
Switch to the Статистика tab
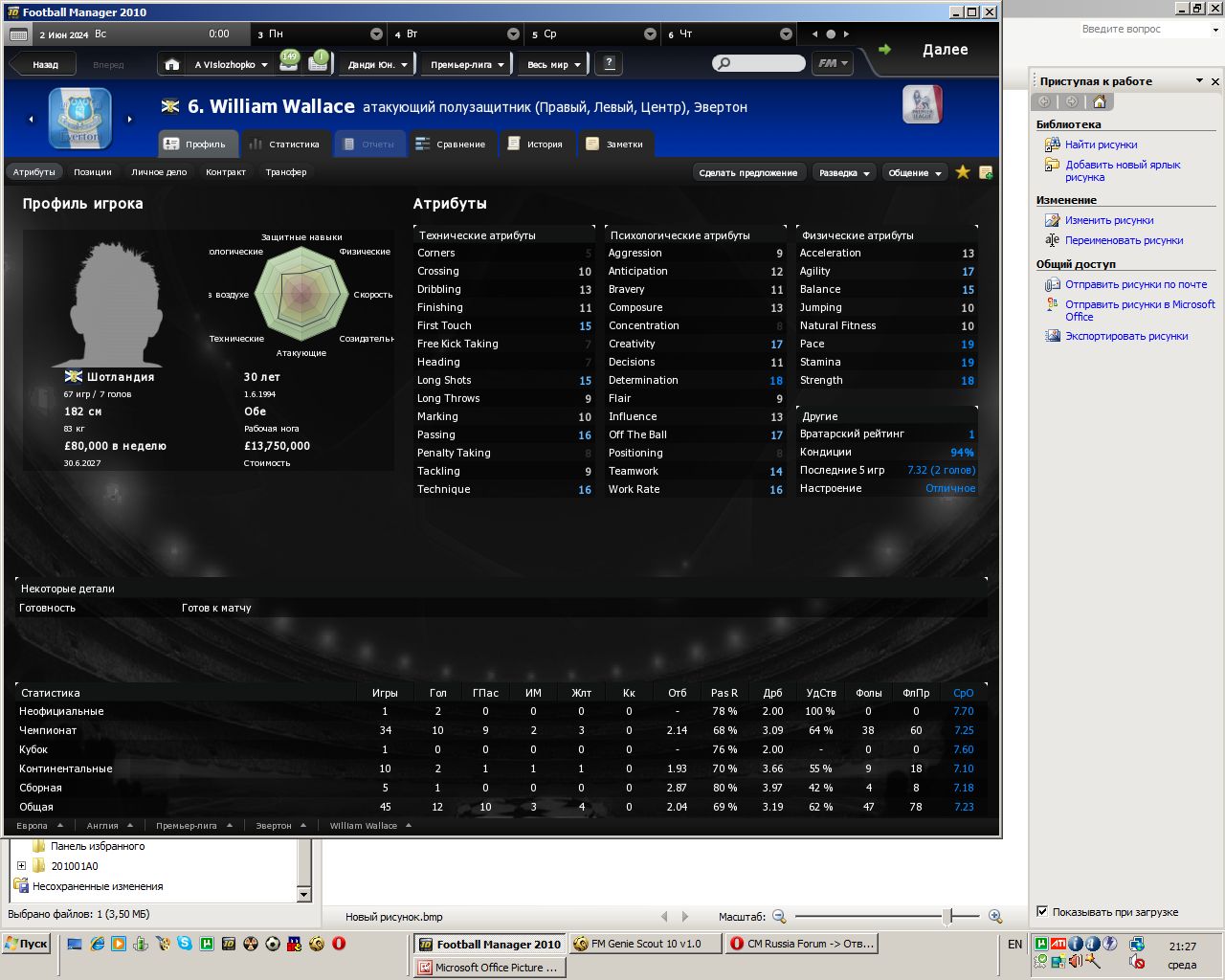284,145
